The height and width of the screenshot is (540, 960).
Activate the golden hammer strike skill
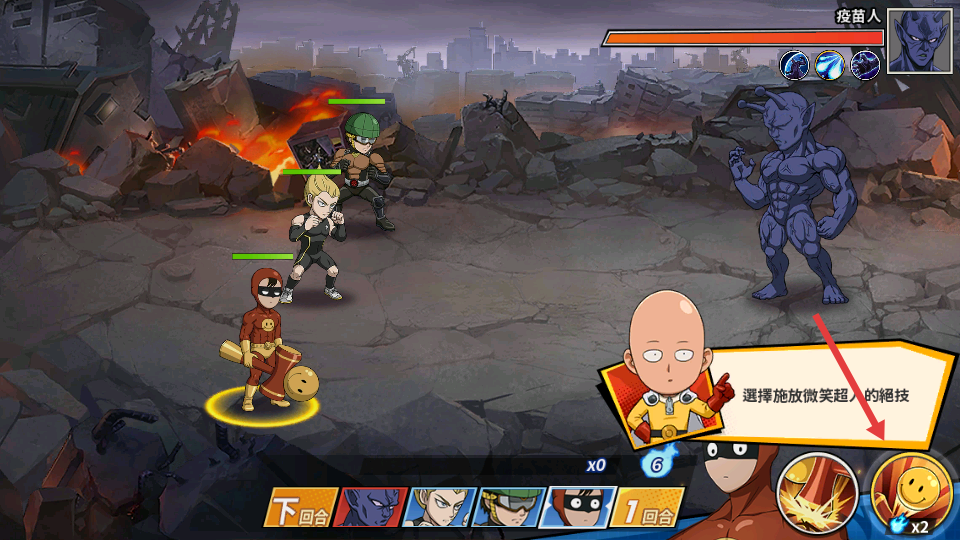point(815,493)
